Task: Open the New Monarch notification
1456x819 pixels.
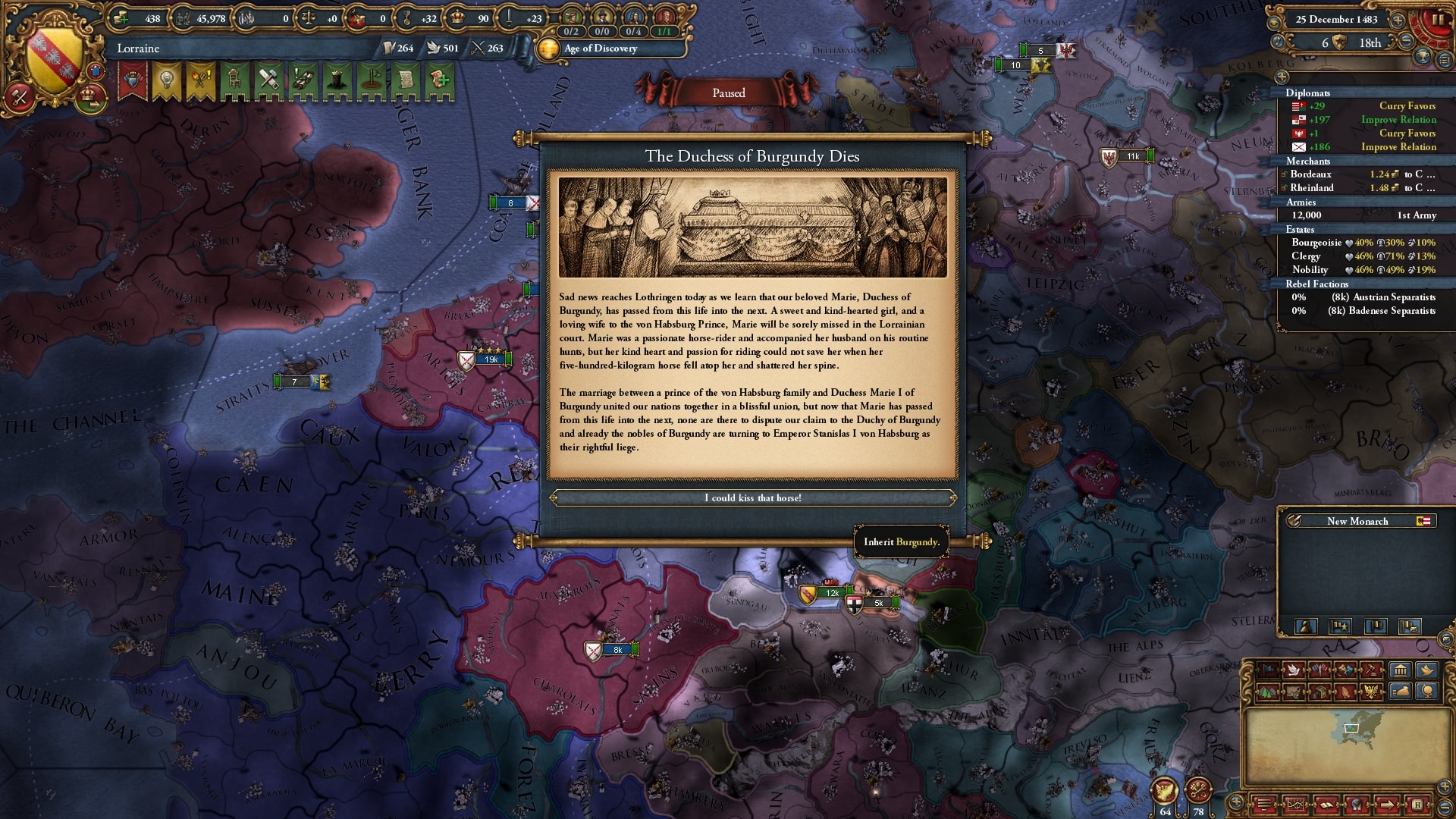Action: [1357, 521]
